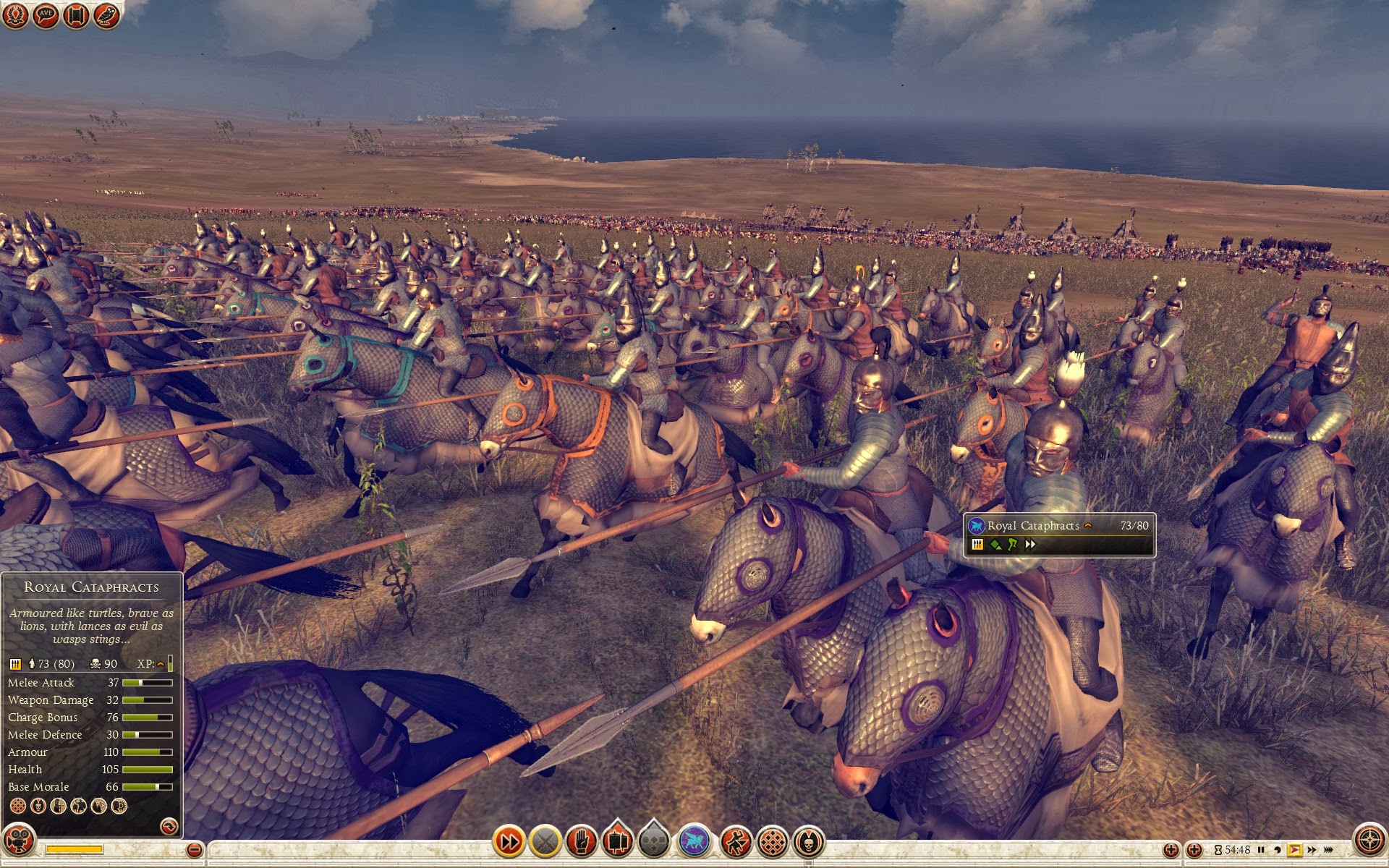This screenshot has width=1389, height=868.
Task: Open the laurel wreath menu button
Action: click(x=15, y=15)
